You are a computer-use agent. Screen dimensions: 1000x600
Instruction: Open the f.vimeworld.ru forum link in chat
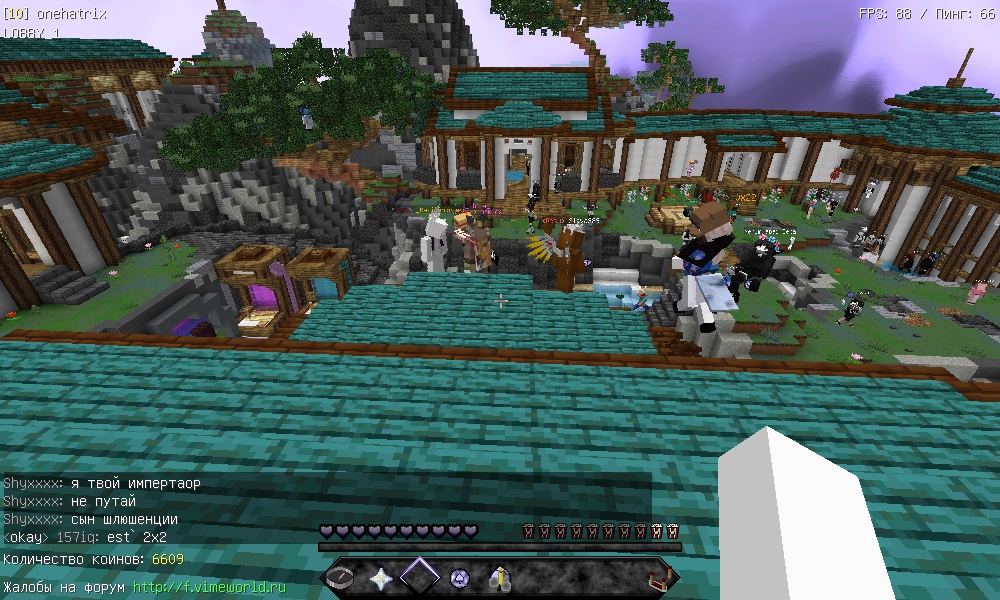(210, 587)
